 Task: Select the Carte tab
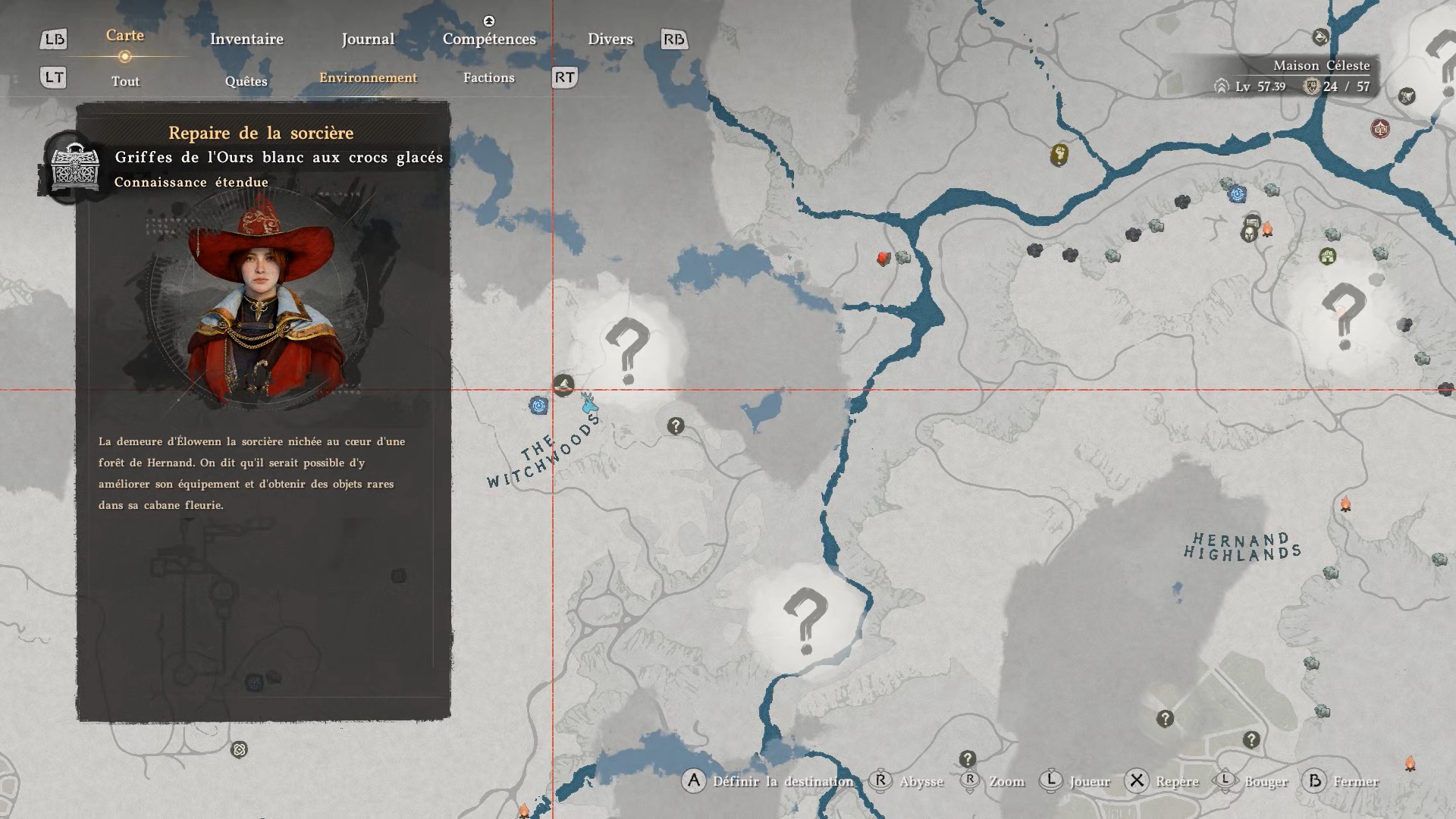[x=125, y=36]
